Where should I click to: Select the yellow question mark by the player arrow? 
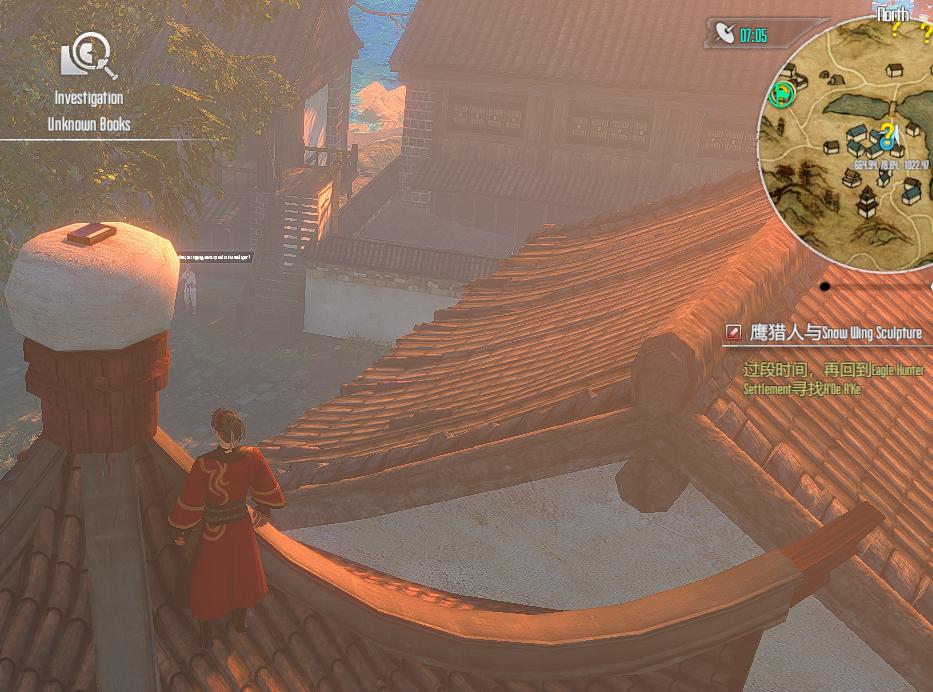coord(886,134)
